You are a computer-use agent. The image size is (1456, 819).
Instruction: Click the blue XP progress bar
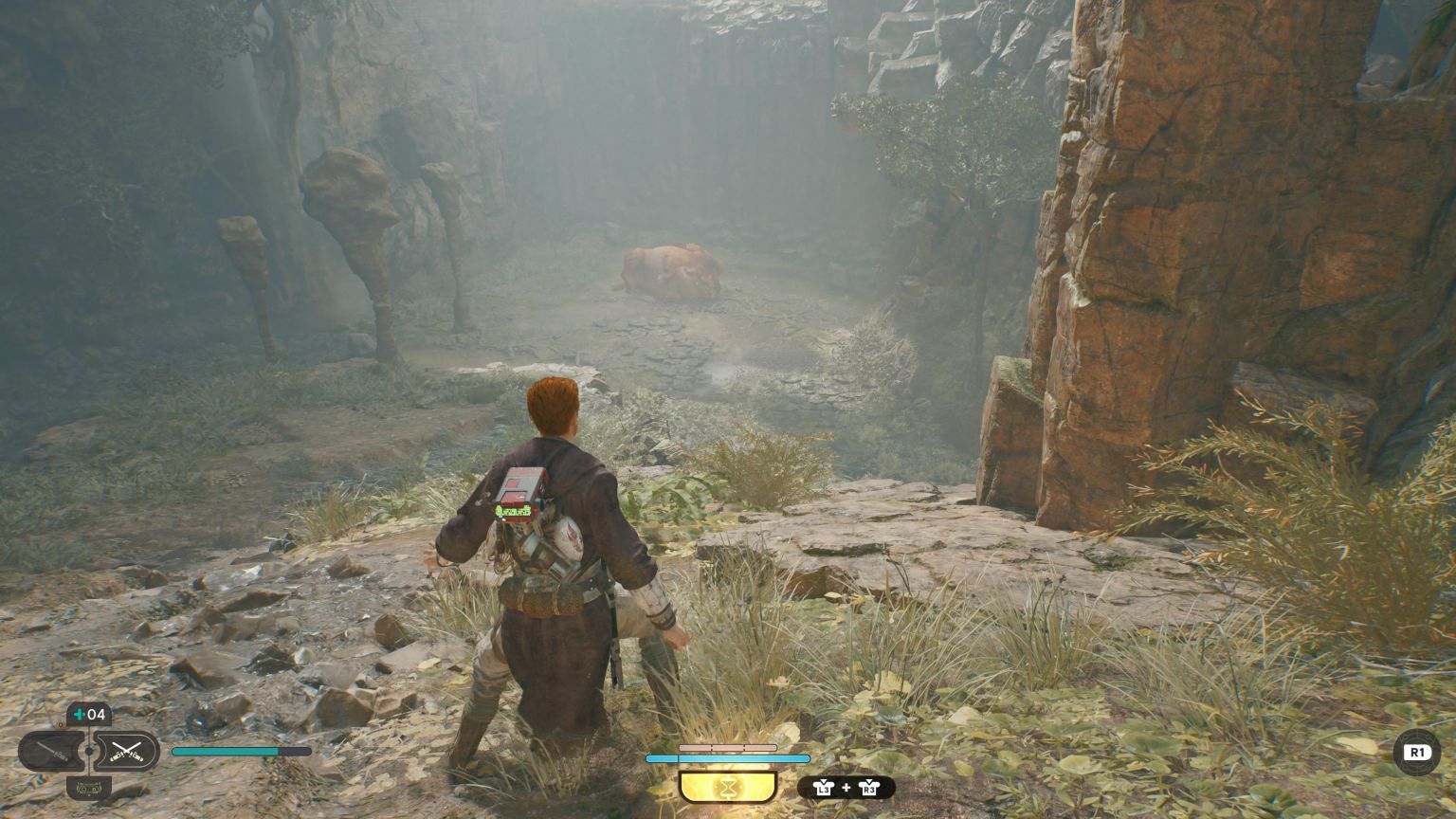[x=727, y=758]
